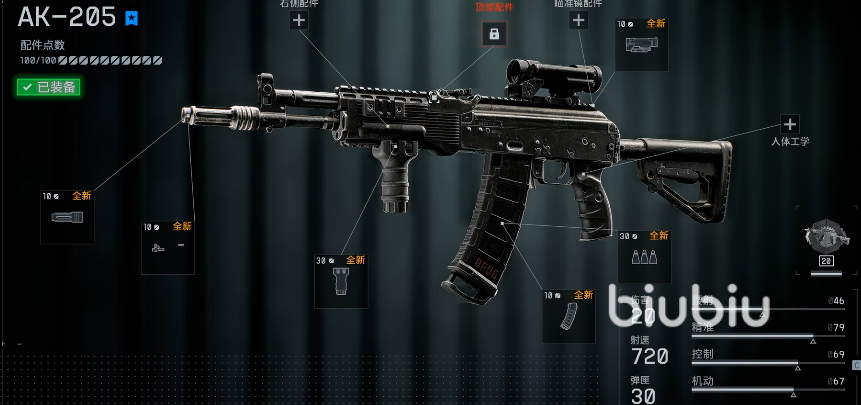Open the equipped optic sight slot
Screen dimensions: 861x405
coord(641,44)
